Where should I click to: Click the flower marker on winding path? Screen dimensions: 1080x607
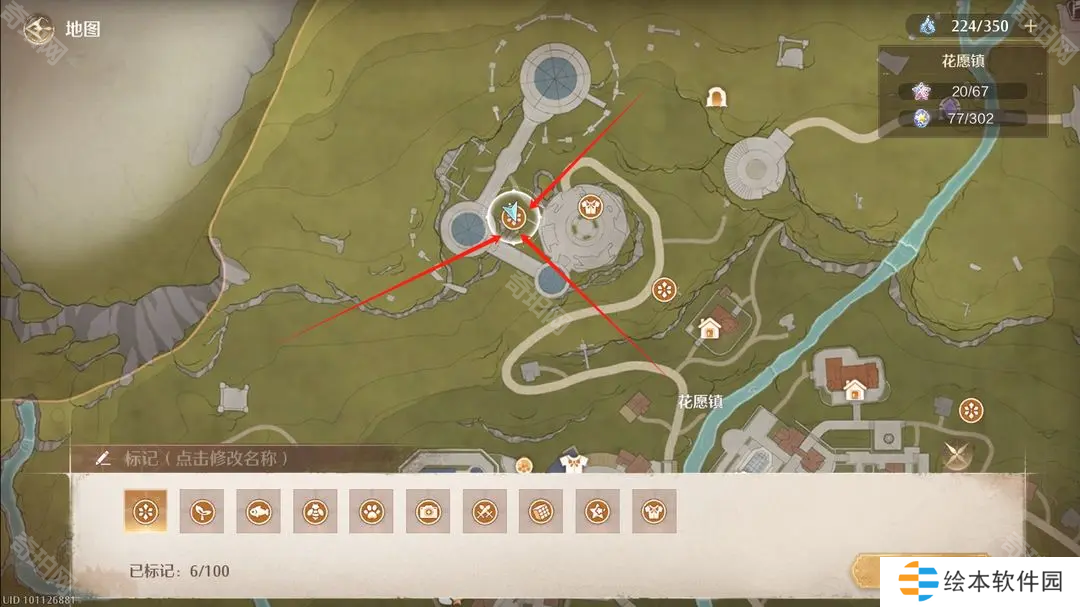pyautogui.click(x=664, y=290)
